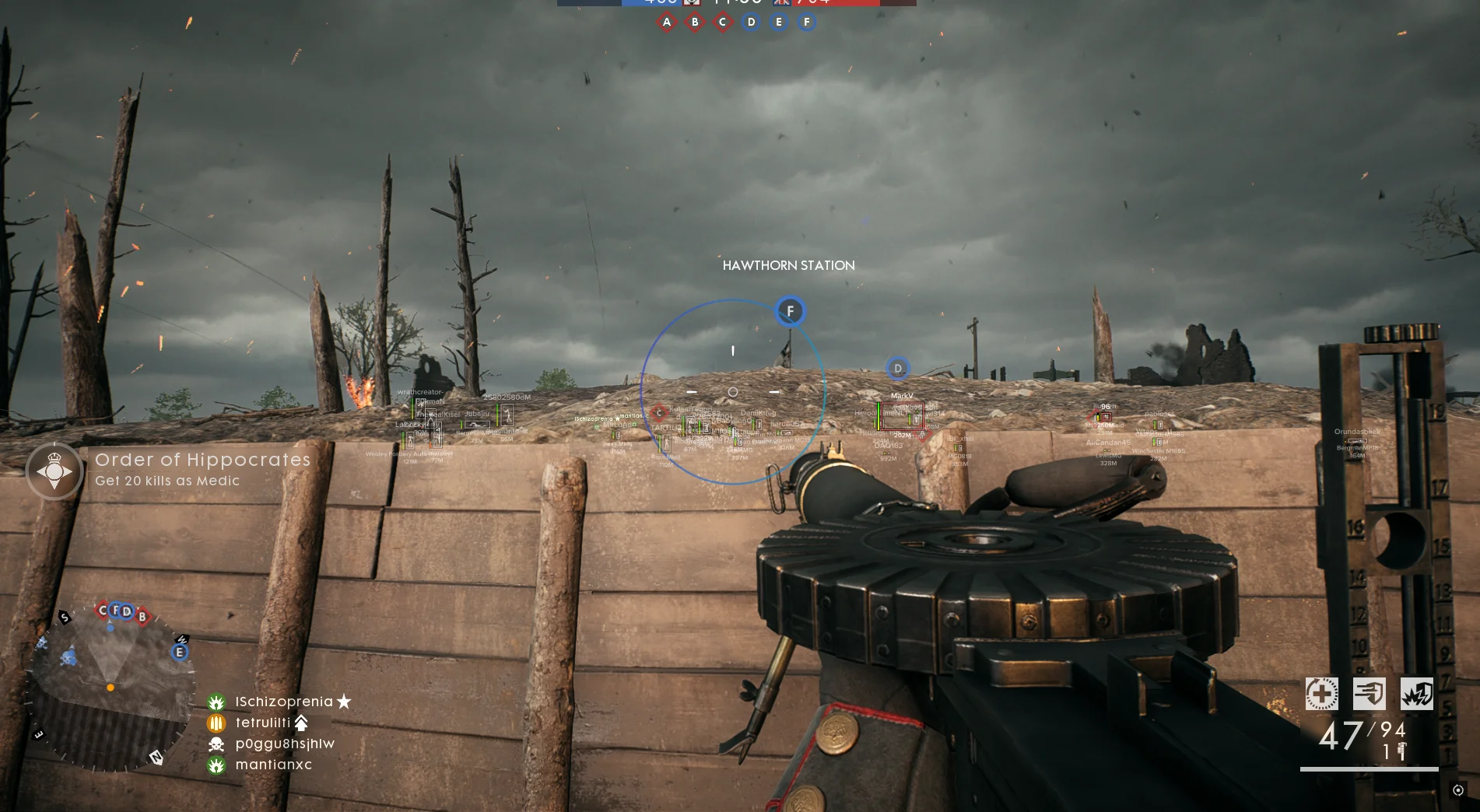Select downed squadmate p0ggu8hsjhlw

285,744
